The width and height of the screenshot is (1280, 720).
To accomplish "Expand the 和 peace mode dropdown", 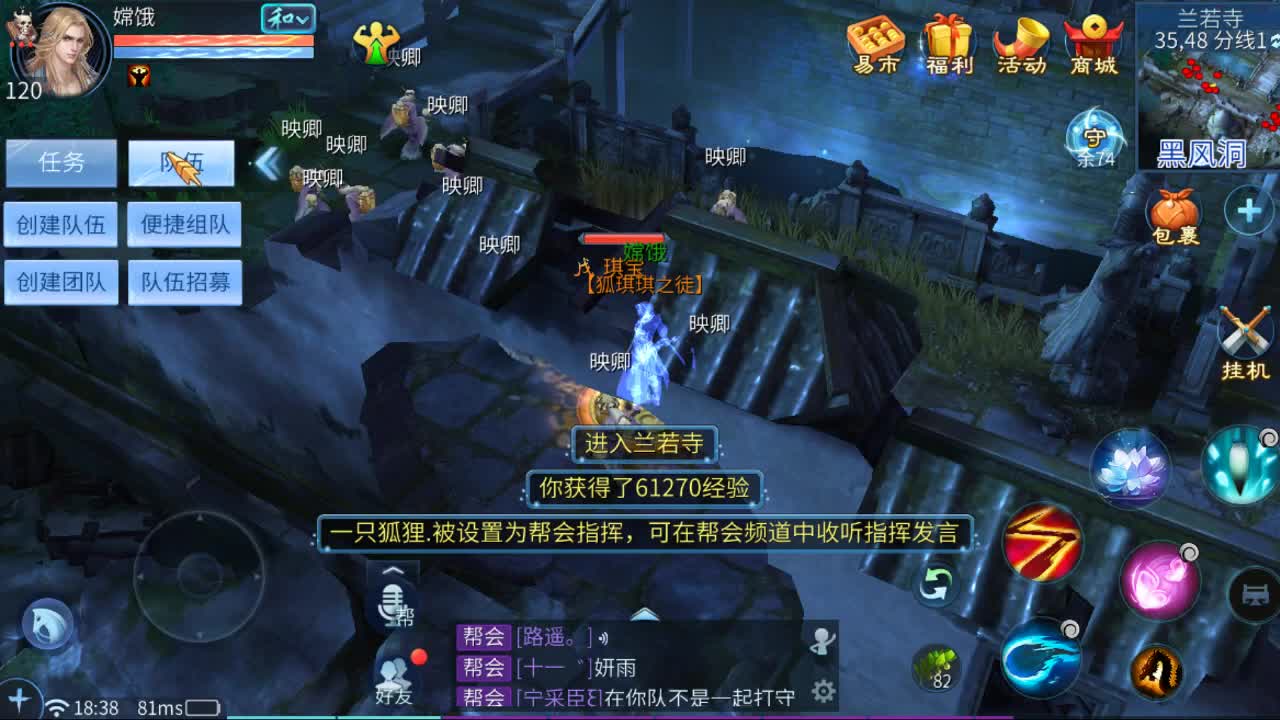I will pos(289,18).
